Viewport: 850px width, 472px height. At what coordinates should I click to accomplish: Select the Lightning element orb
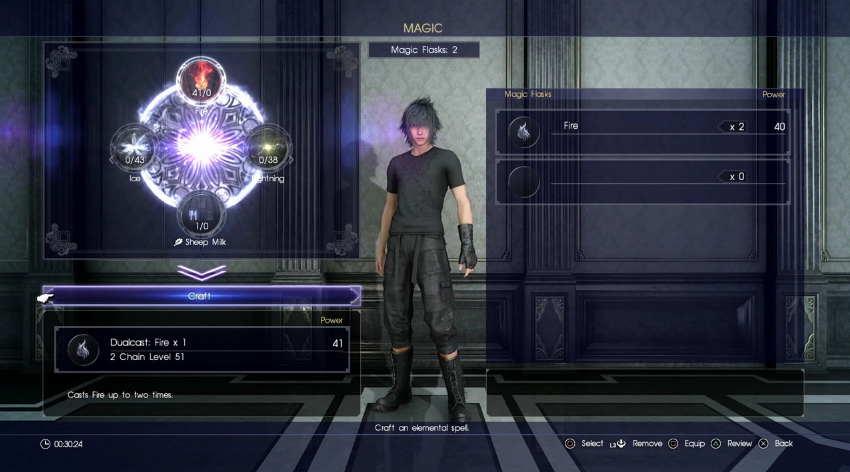(x=268, y=147)
